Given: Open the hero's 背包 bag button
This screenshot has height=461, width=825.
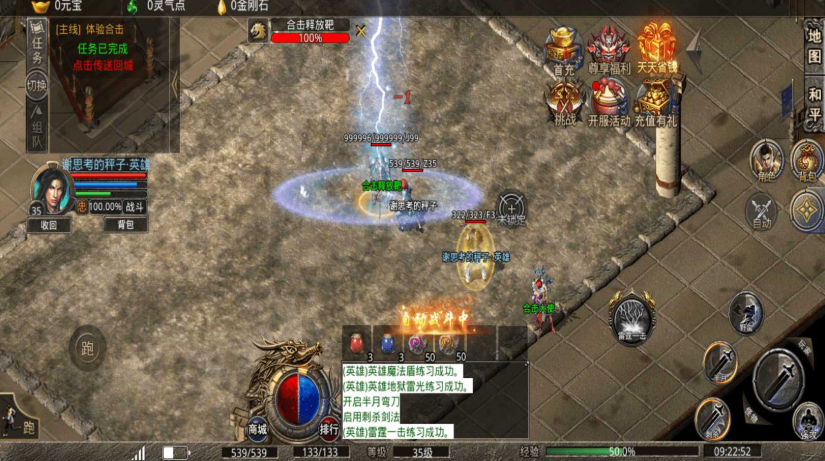Looking at the screenshot, I should [x=126, y=225].
